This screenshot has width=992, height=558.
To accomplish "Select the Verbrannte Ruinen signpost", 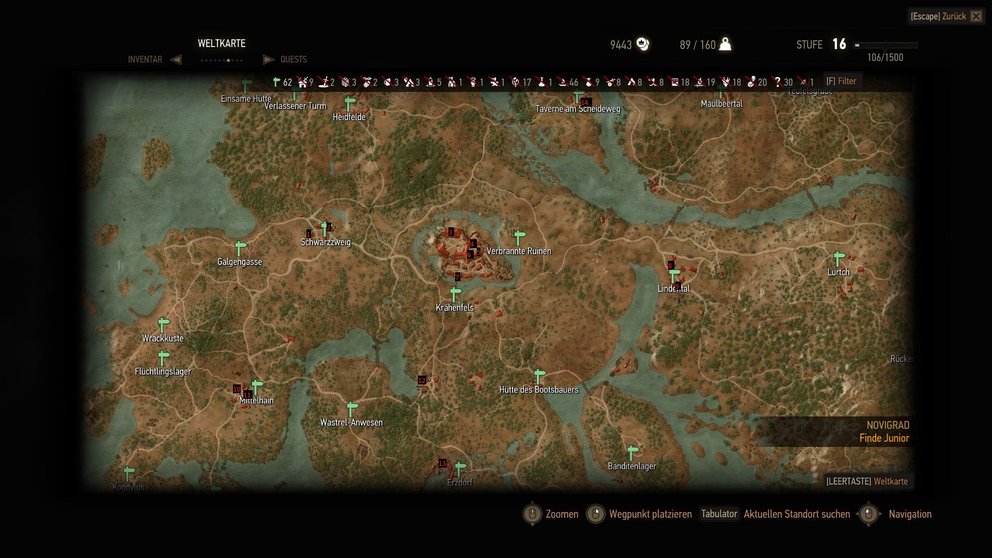I will (518, 238).
